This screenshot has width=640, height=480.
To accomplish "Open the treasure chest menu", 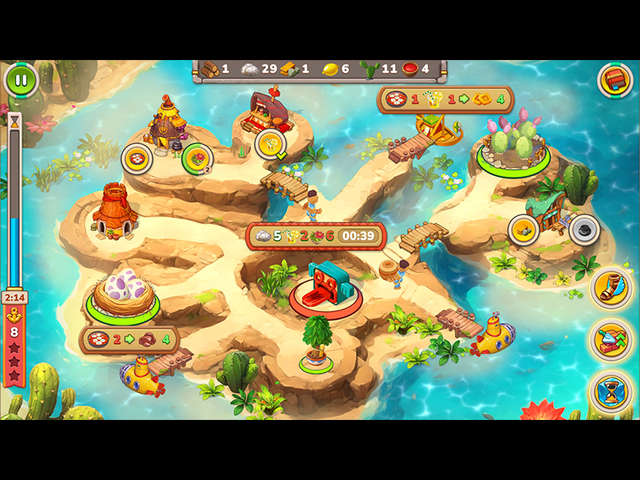I will [614, 80].
